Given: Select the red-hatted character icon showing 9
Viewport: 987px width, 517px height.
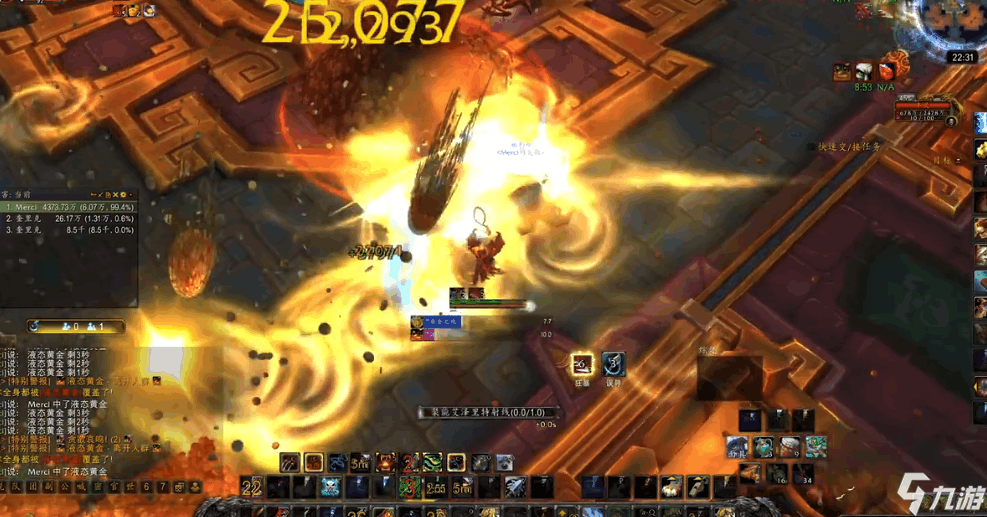Looking at the screenshot, I should pos(790,446).
